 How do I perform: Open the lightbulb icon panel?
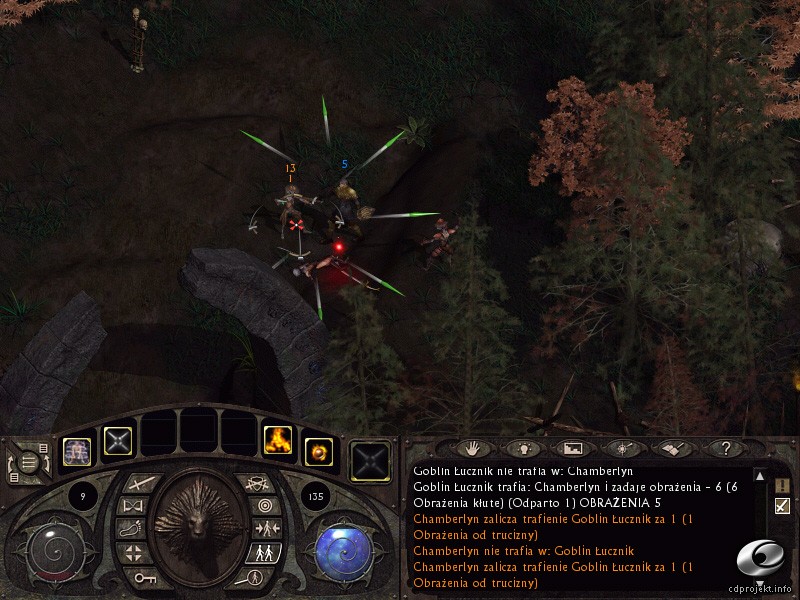pyautogui.click(x=523, y=448)
